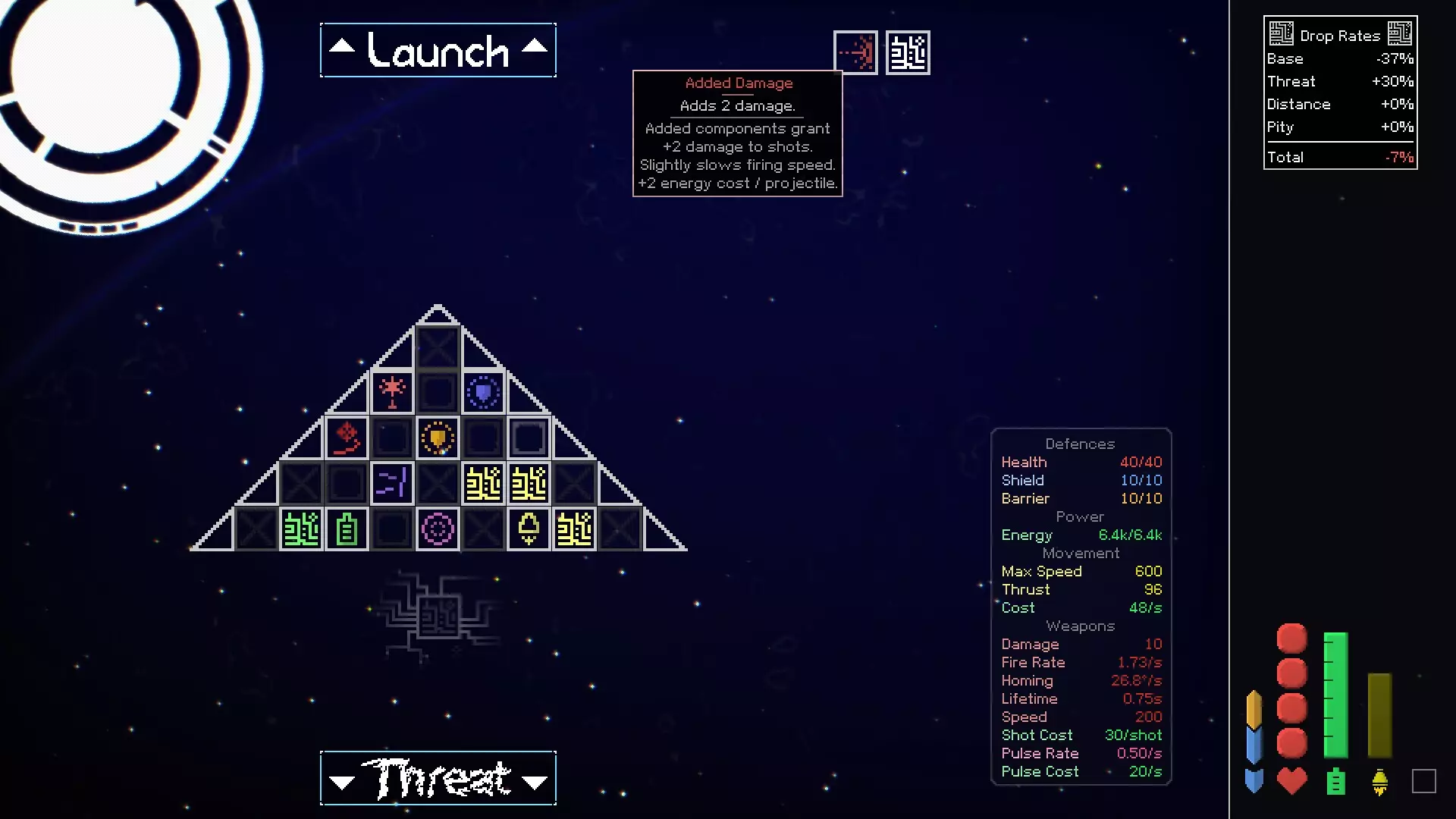
Task: Click the gold barrier component in the pyramid
Action: tap(438, 436)
